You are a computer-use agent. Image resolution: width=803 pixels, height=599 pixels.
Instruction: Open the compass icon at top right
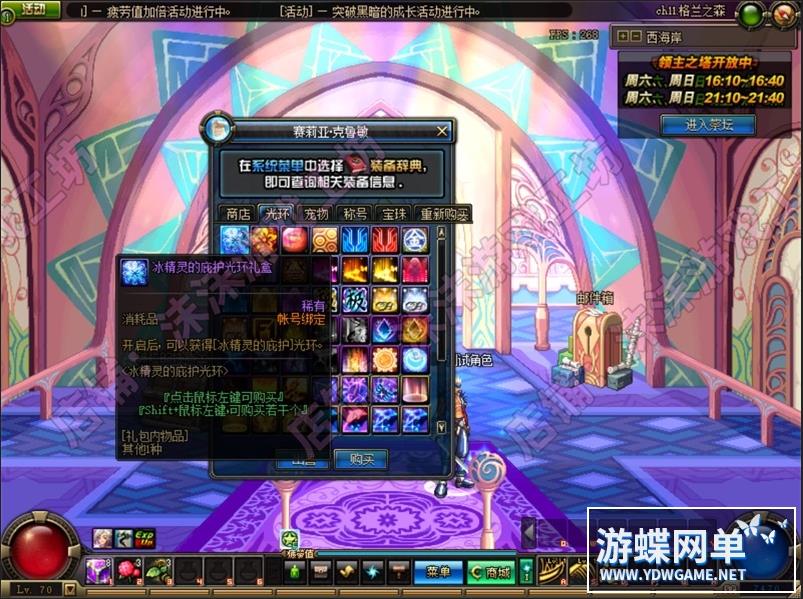coord(782,14)
